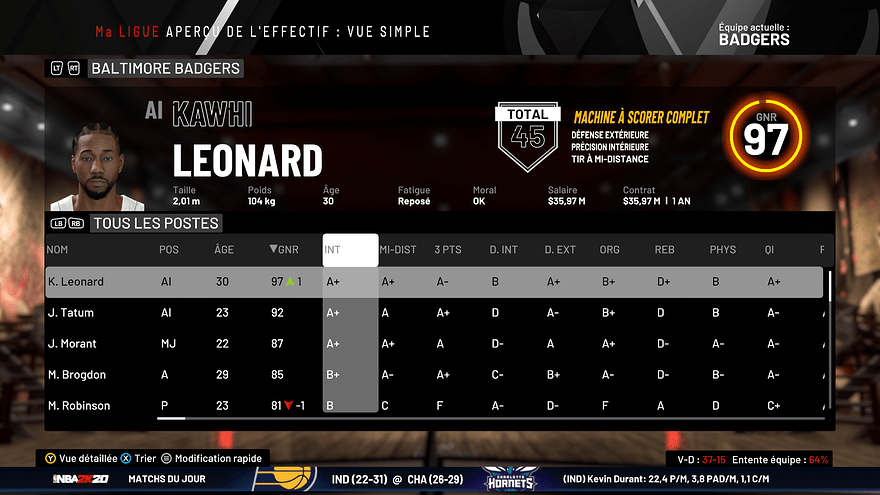The width and height of the screenshot is (880, 495).
Task: Sort by POS column header
Action: pyautogui.click(x=169, y=250)
